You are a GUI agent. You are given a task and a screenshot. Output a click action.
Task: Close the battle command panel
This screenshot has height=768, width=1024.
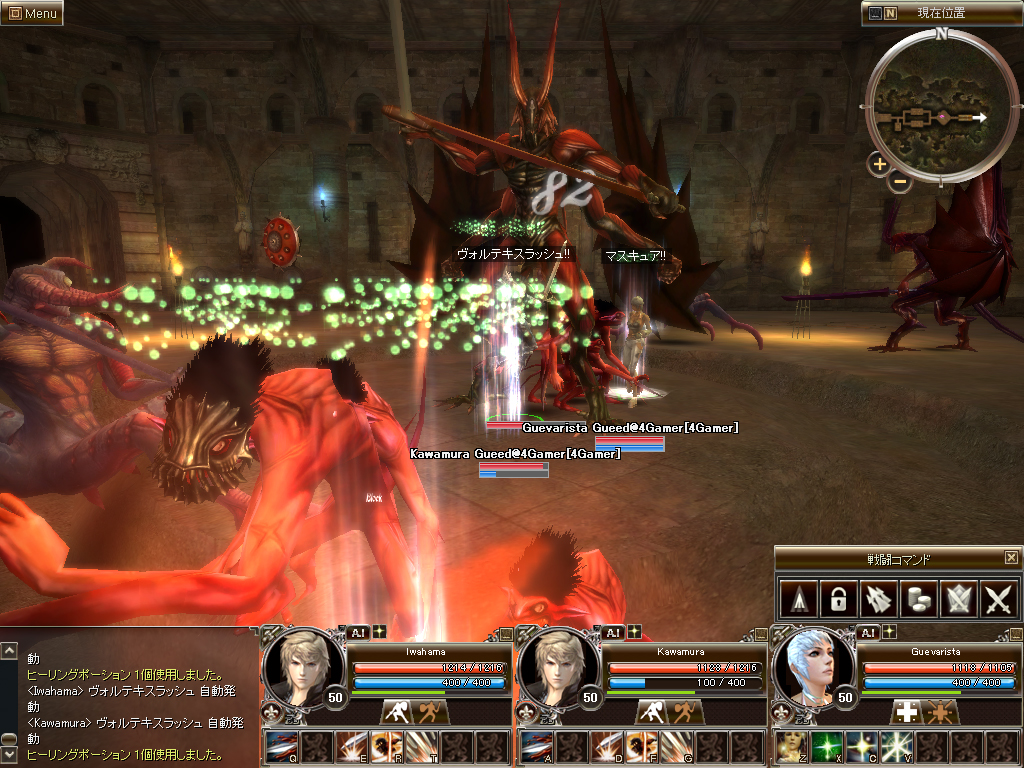pyautogui.click(x=1011, y=558)
